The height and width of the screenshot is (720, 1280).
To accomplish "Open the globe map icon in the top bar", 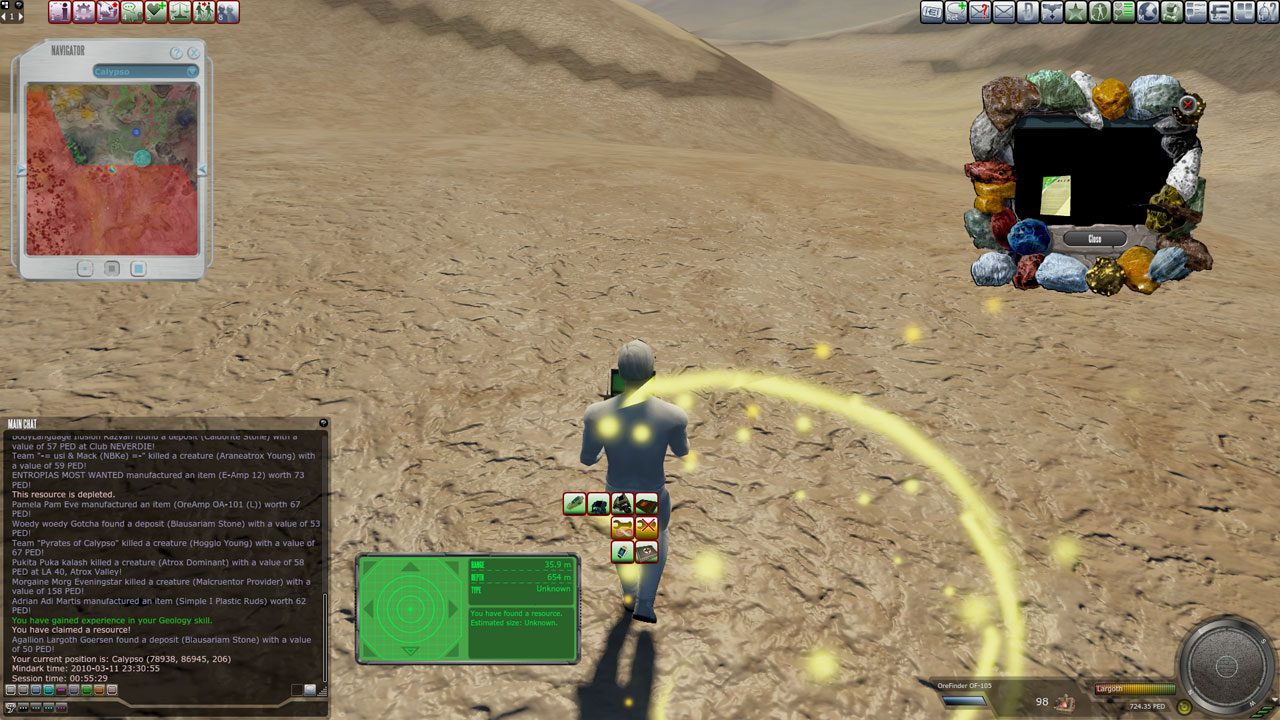I will [x=1148, y=12].
